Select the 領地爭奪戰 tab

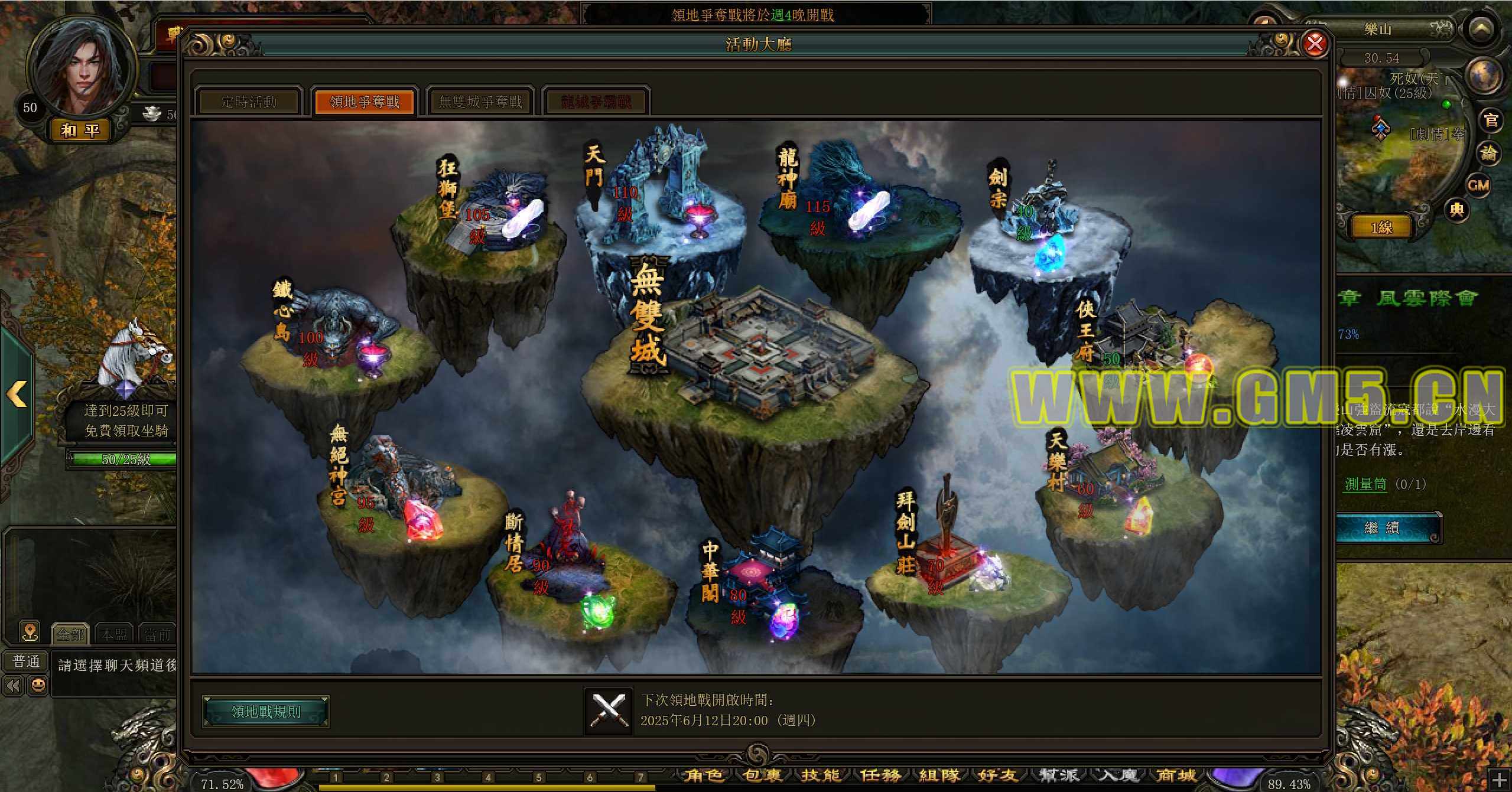[x=365, y=102]
